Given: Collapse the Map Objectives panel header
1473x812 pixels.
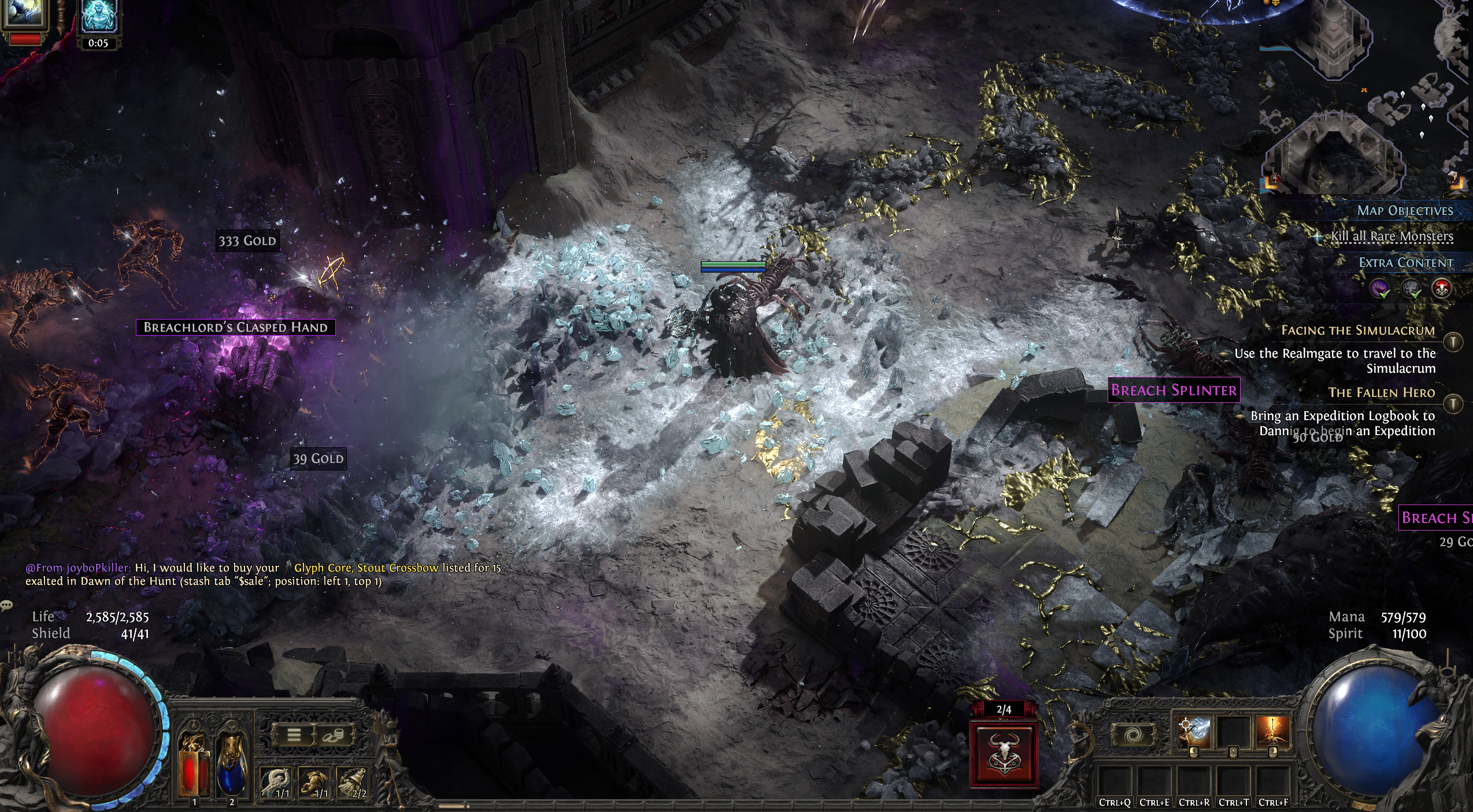Looking at the screenshot, I should [1405, 211].
